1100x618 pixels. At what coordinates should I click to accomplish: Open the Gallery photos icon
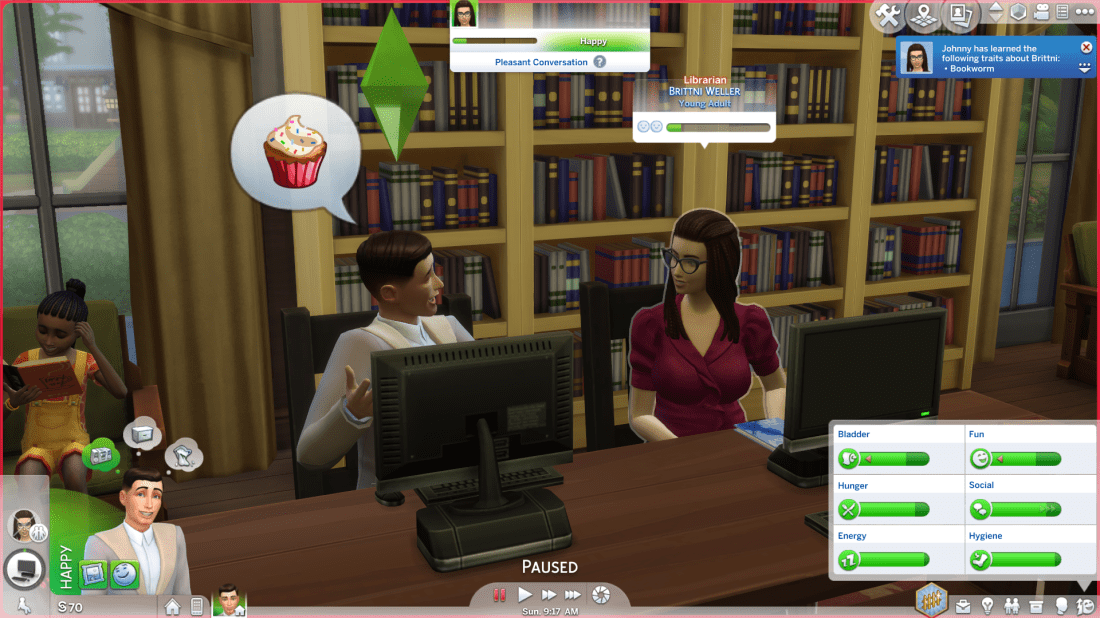coord(960,15)
